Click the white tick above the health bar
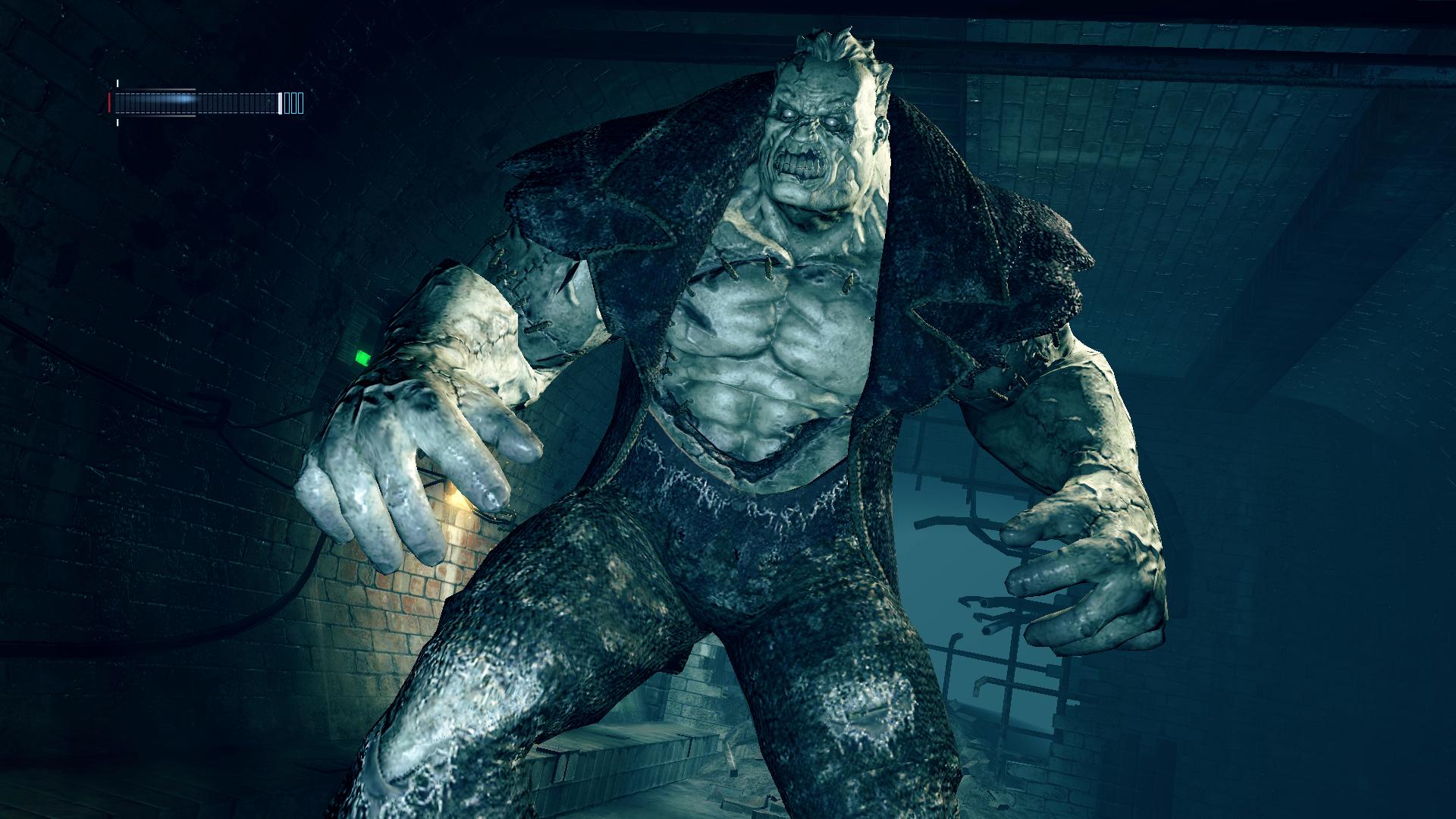This screenshot has height=819, width=1456. [118, 83]
